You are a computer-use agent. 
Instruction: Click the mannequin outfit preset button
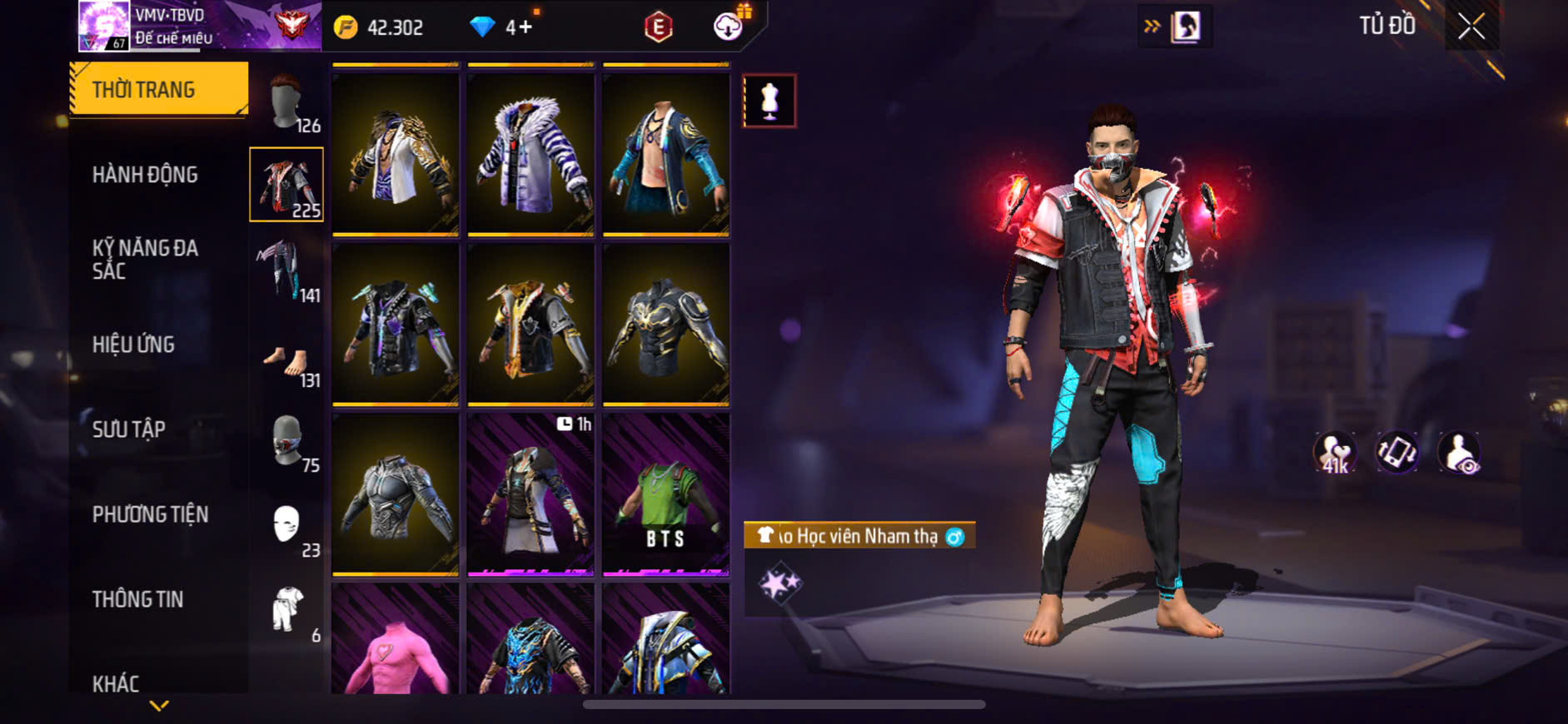click(x=769, y=101)
